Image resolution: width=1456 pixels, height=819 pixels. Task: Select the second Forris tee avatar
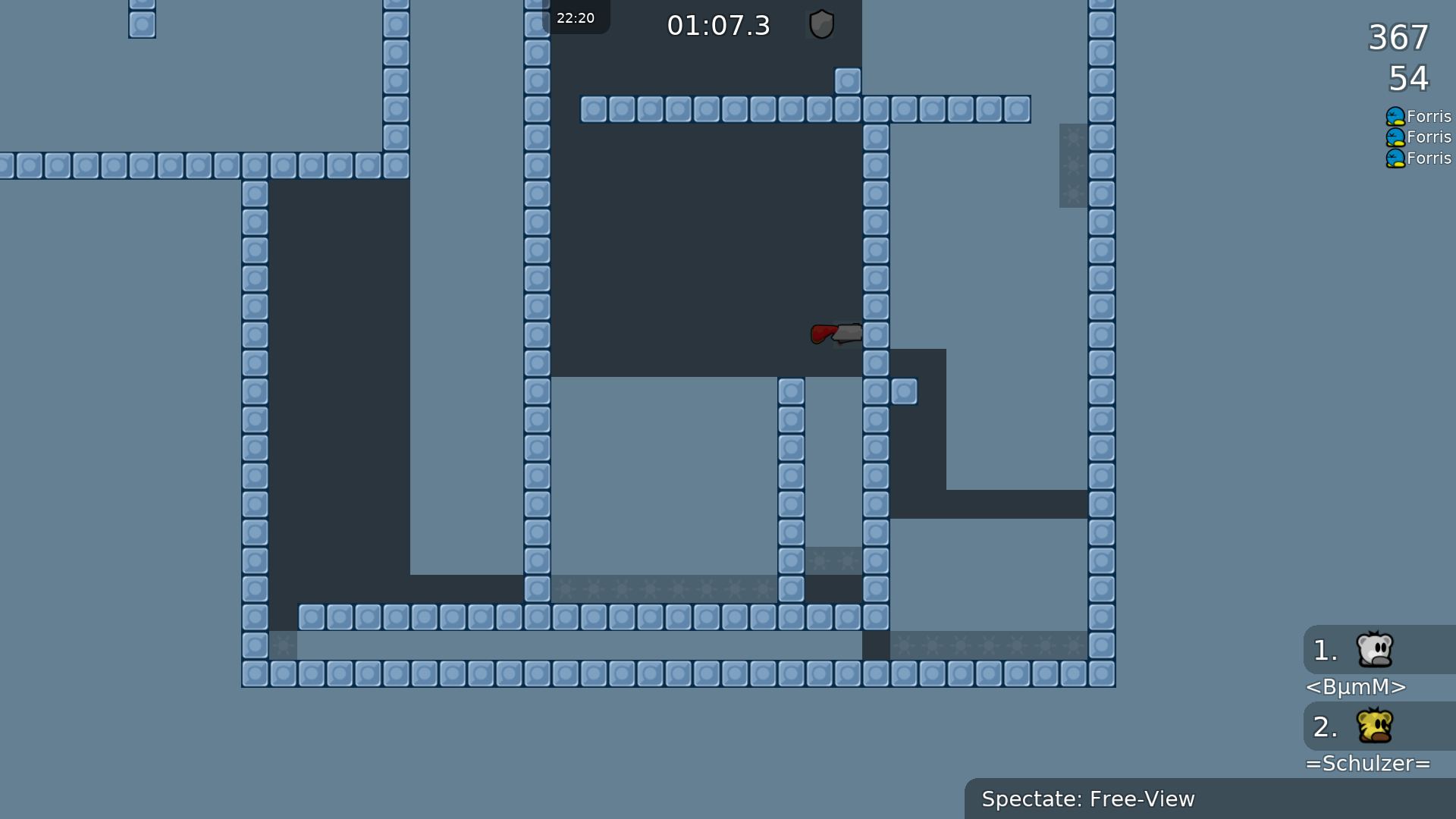1395,137
